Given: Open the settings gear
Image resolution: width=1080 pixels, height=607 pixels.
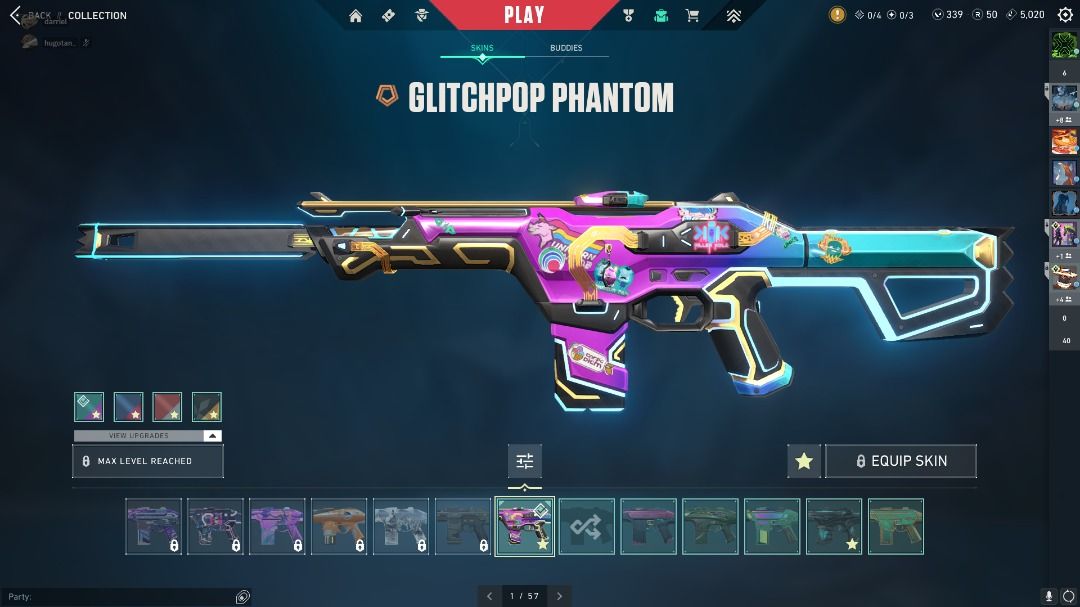Looking at the screenshot, I should click(x=1065, y=15).
